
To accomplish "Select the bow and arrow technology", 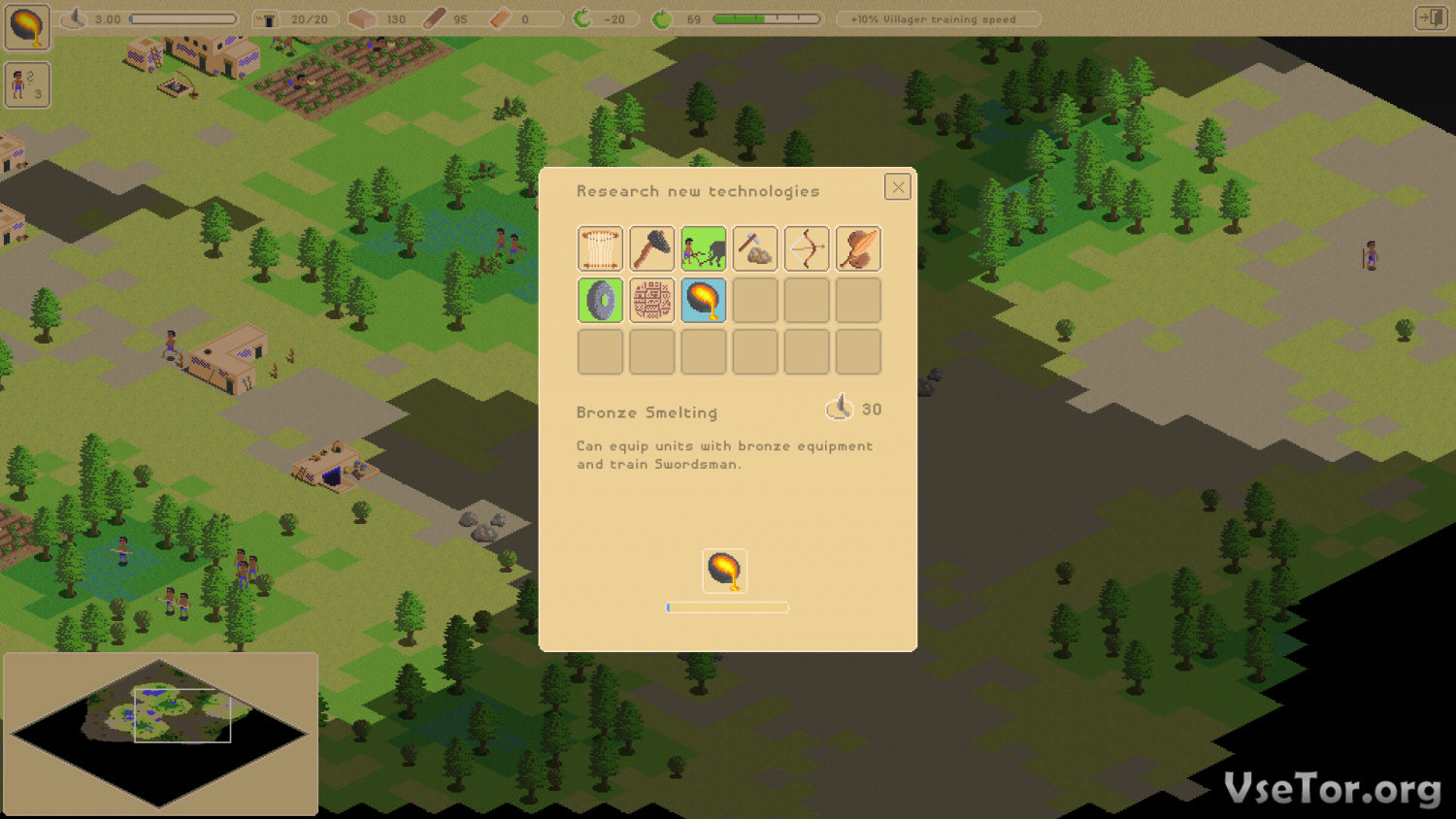I will [807, 248].
